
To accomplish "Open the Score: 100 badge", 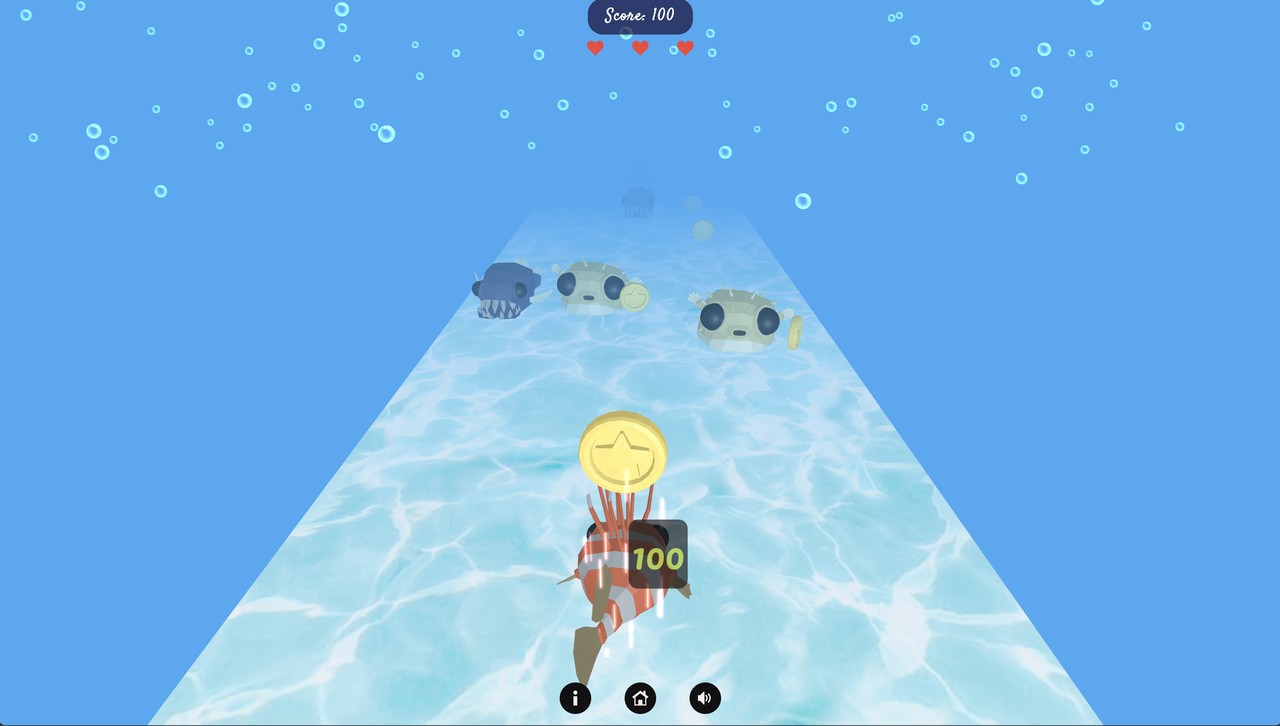I will click(640, 16).
